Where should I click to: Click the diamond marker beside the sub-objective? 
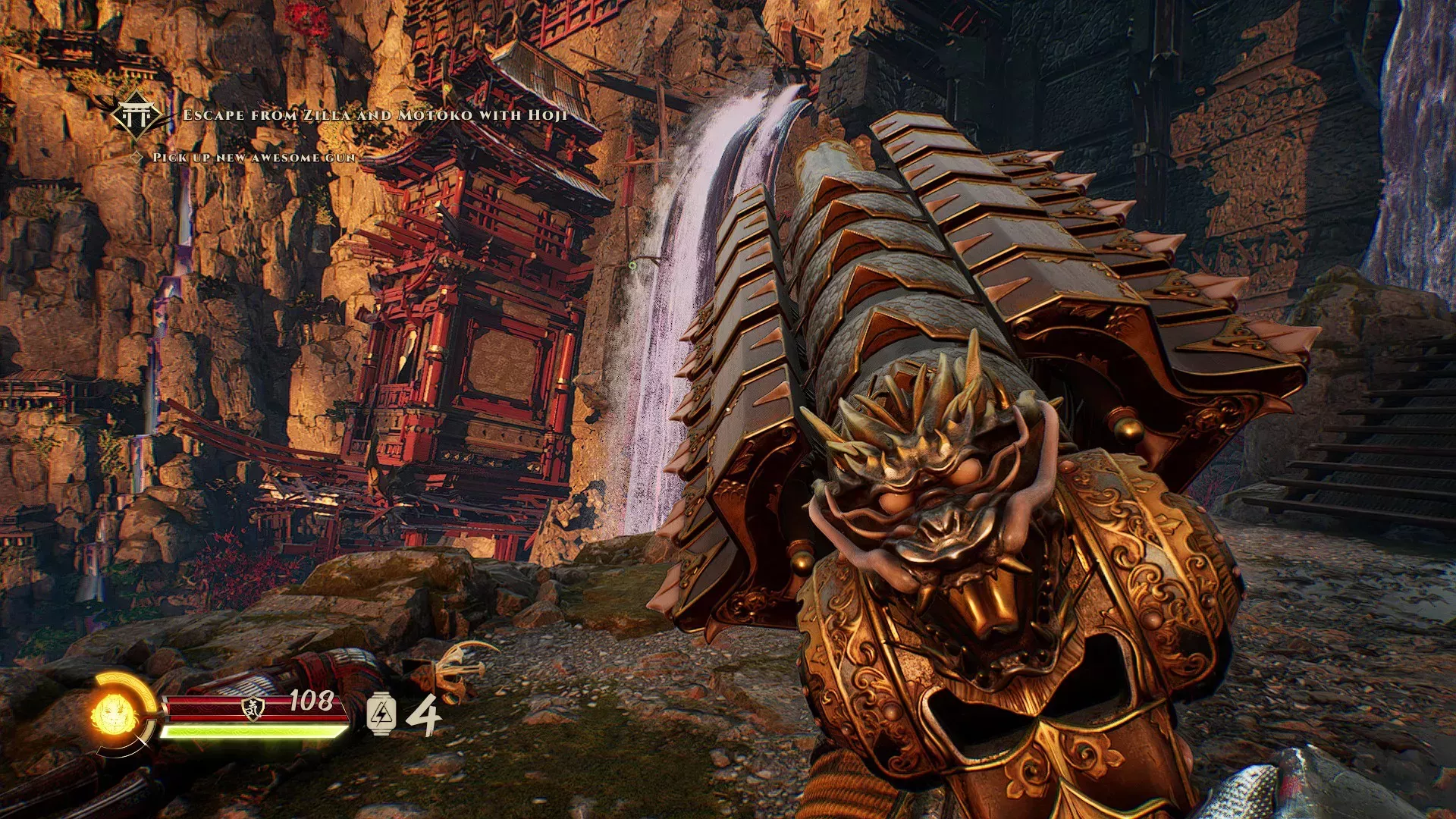point(135,158)
